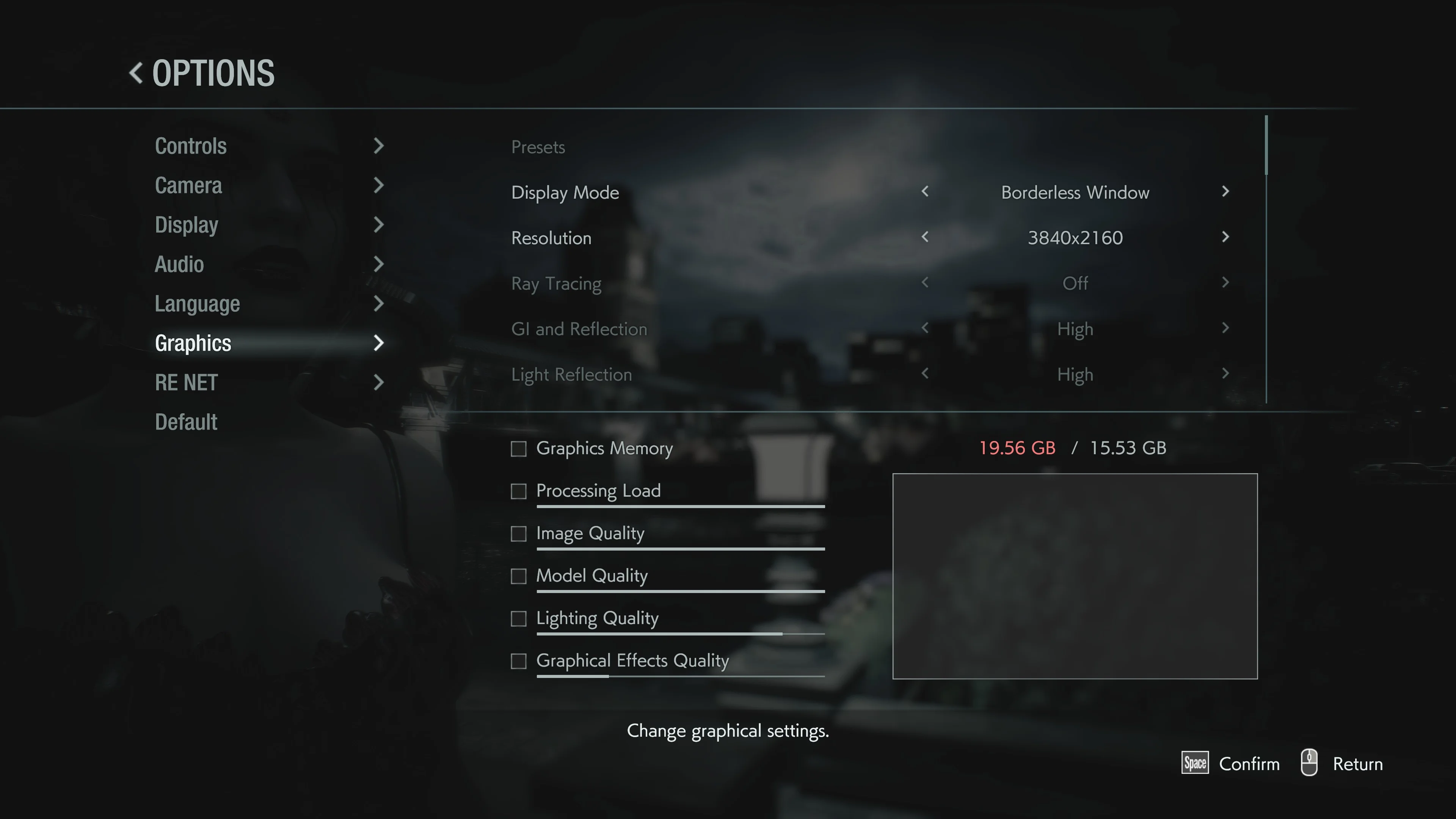Open the Controls options category
This screenshot has height=819, width=1456.
coord(191,146)
